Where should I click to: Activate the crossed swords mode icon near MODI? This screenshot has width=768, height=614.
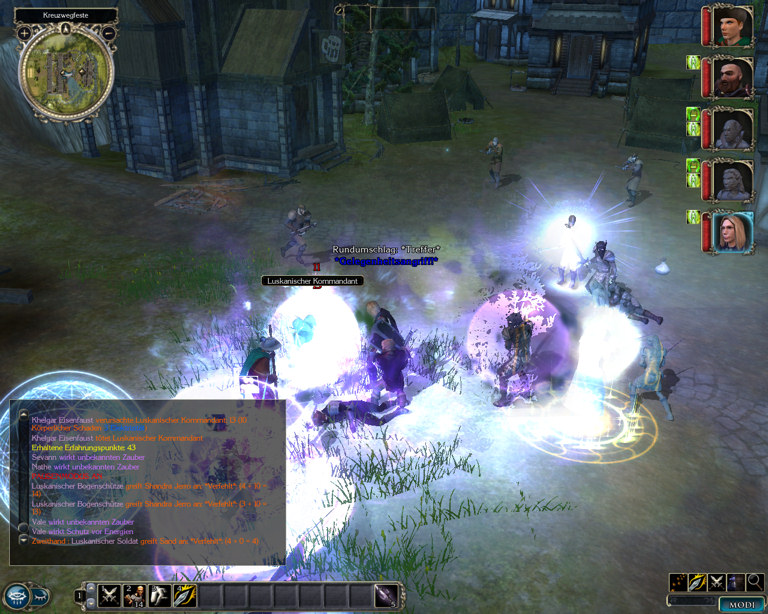coord(717,582)
